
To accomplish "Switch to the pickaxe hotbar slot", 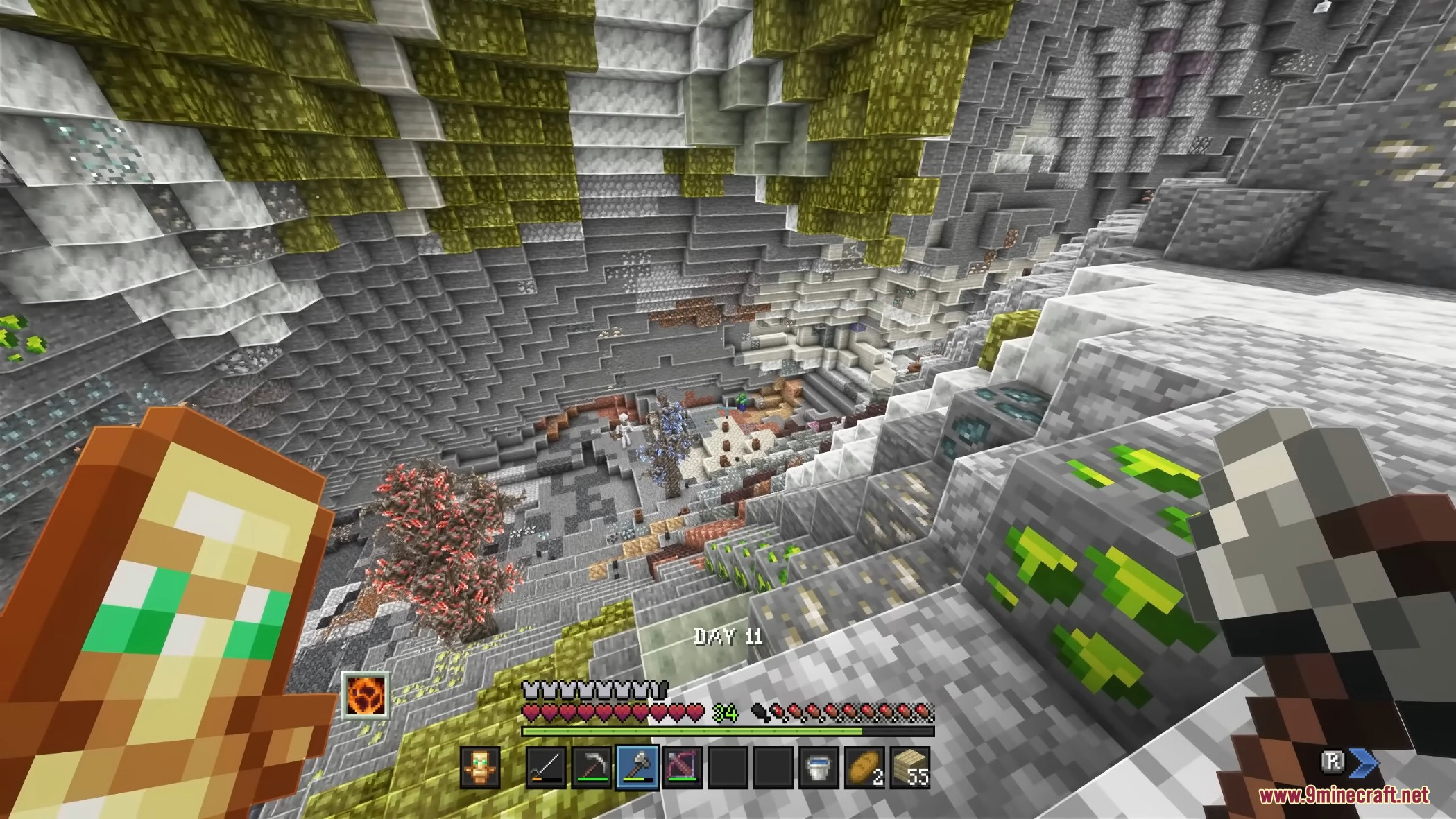I will pos(591,768).
